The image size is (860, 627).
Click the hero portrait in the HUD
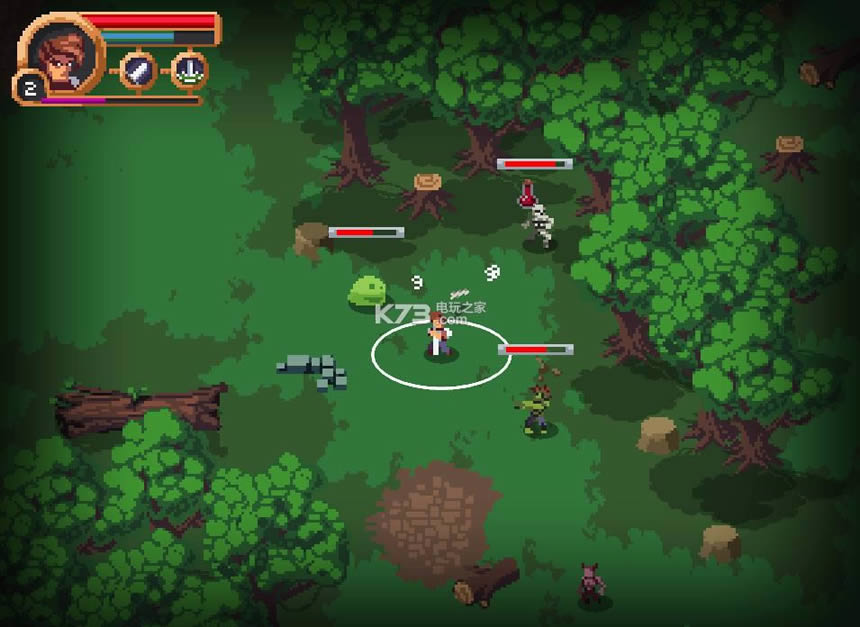pos(61,53)
